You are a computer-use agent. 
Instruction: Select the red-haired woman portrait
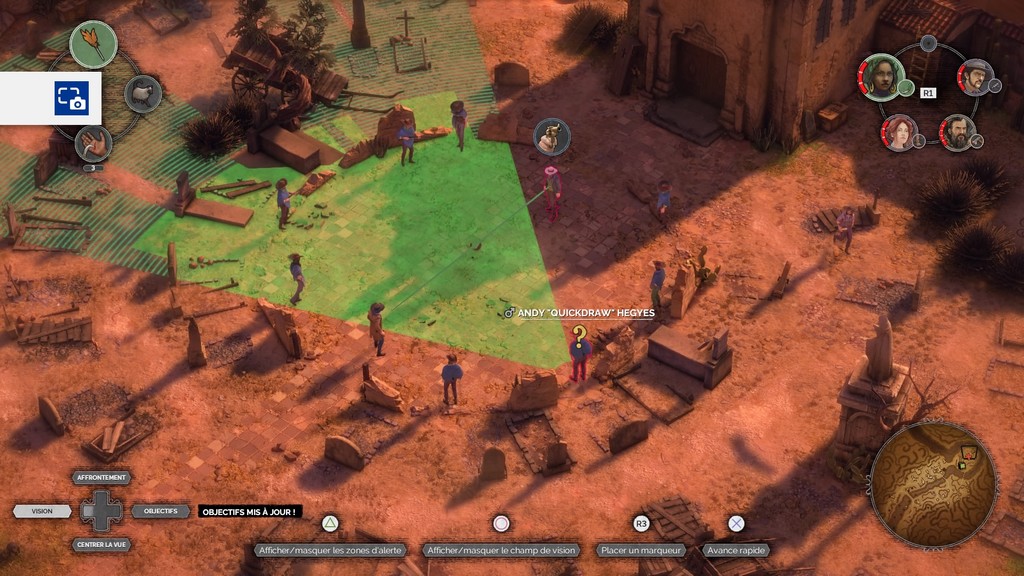pos(899,132)
